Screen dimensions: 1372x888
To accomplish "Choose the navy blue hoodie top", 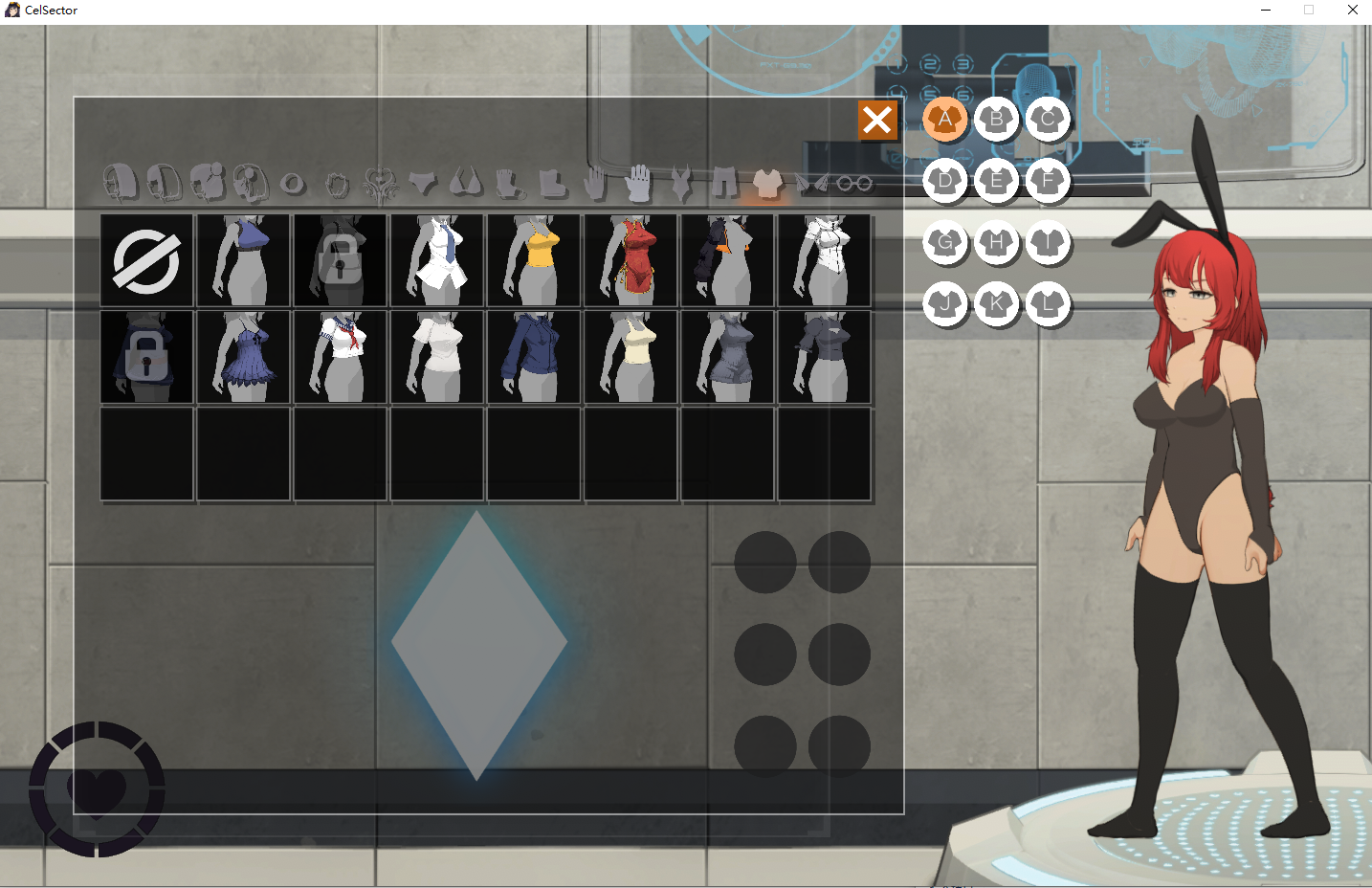I will coord(534,357).
